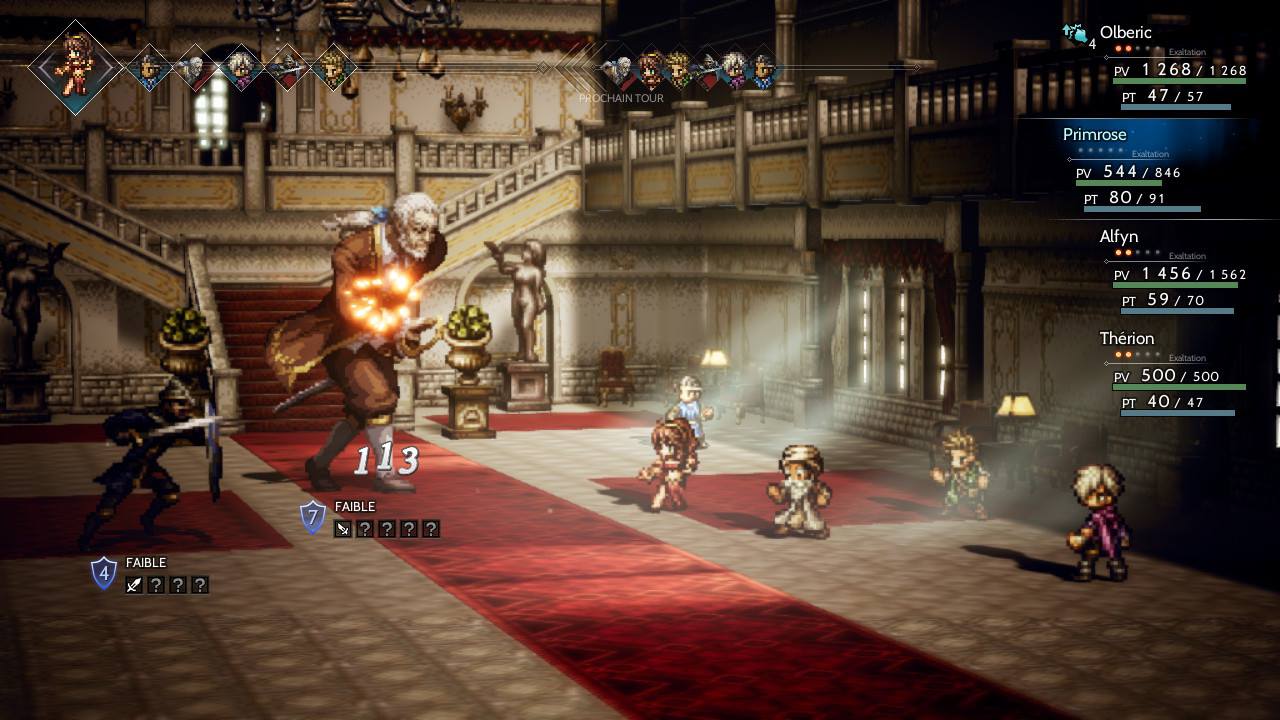
Task: Click the shield icon showing 7
Action: tap(313, 516)
